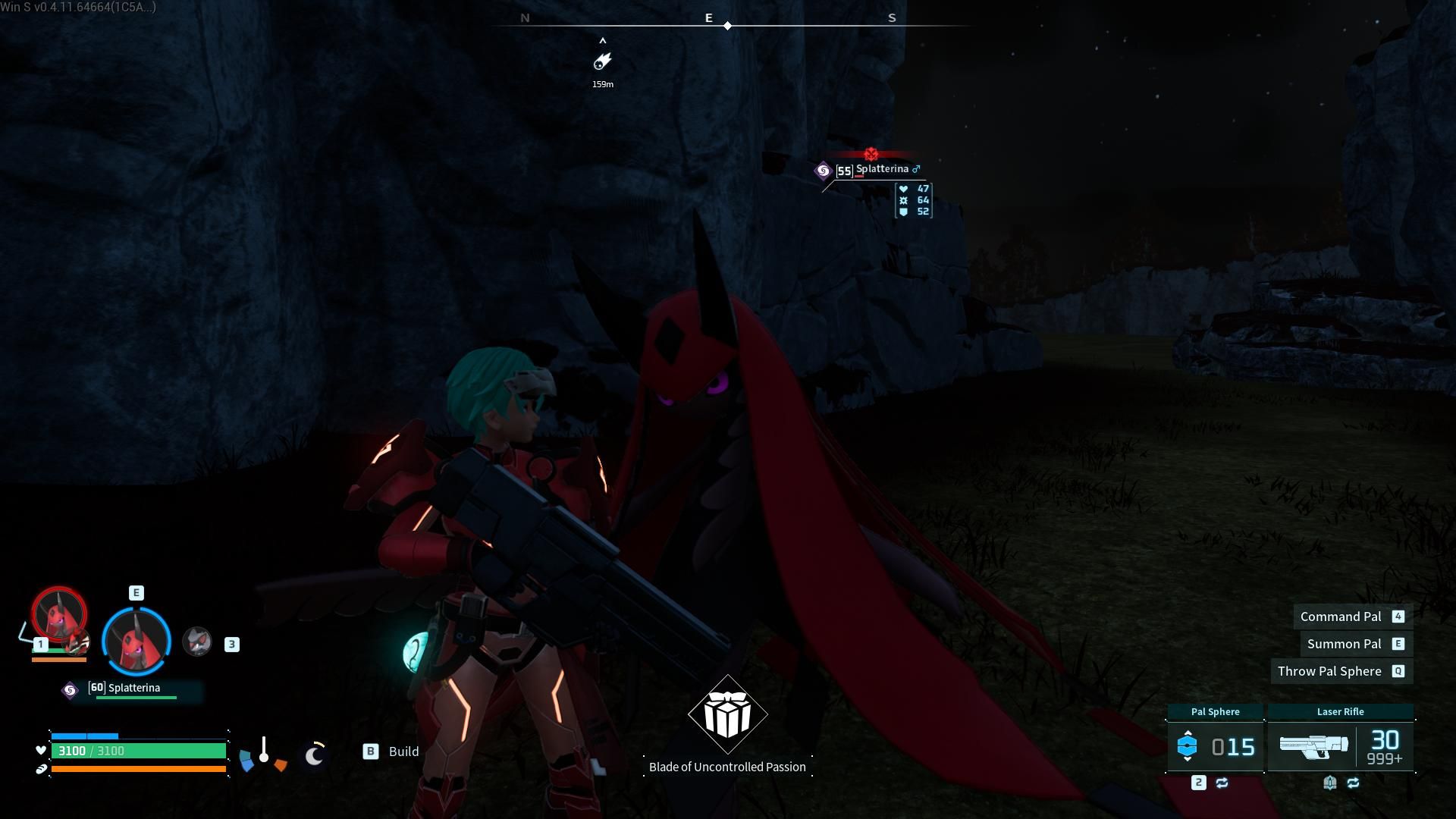Image resolution: width=1456 pixels, height=819 pixels.
Task: Toggle auto-reload on the Laser Rifle
Action: pos(1352,783)
